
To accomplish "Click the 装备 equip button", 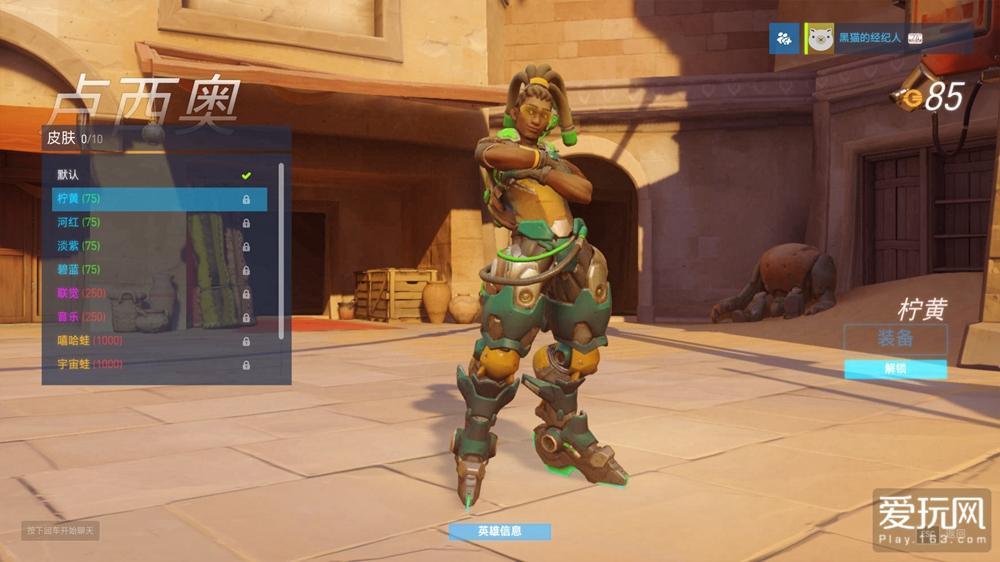I will tap(895, 338).
